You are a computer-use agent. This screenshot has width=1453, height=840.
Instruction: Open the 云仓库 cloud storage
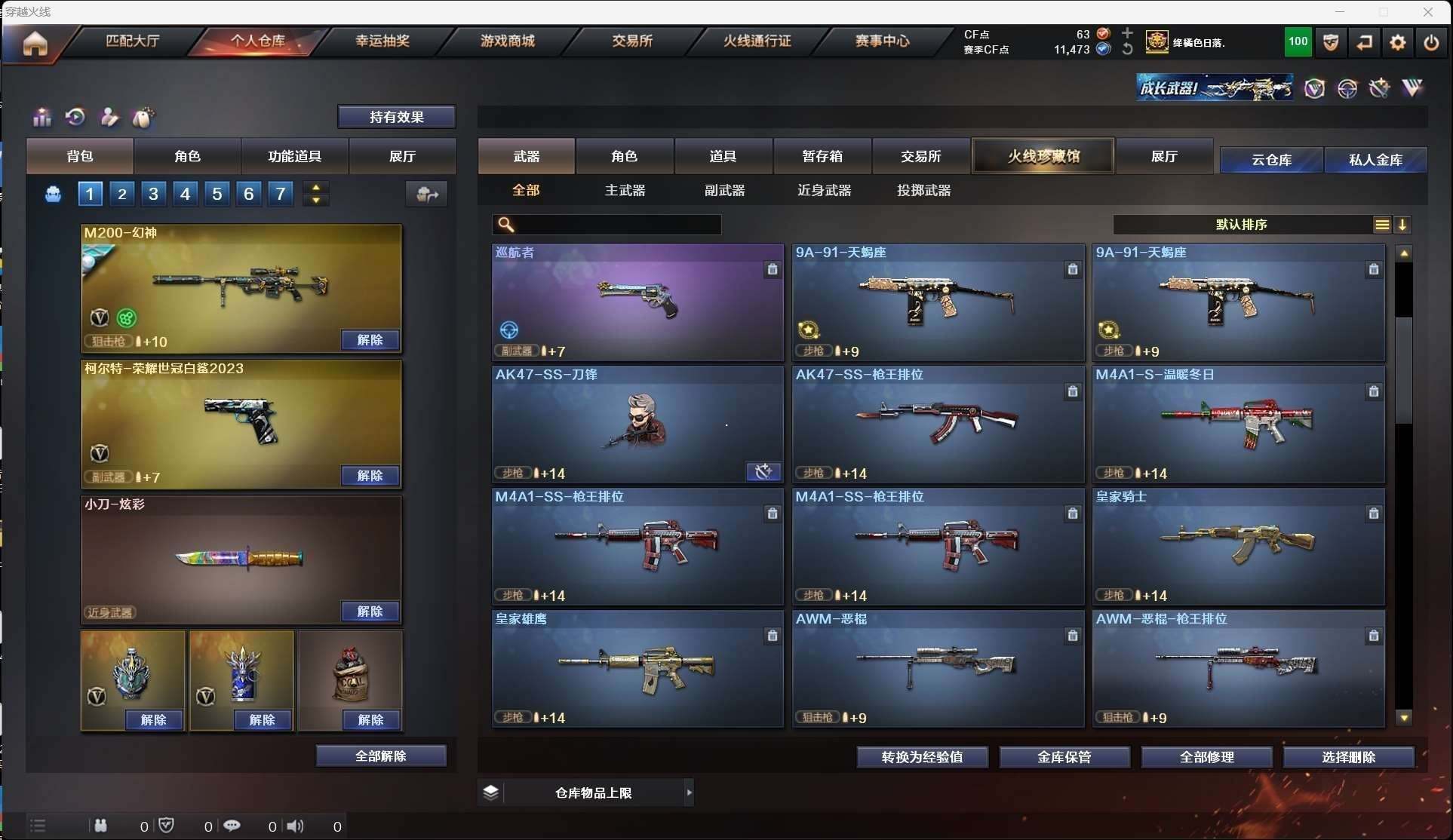[1271, 160]
